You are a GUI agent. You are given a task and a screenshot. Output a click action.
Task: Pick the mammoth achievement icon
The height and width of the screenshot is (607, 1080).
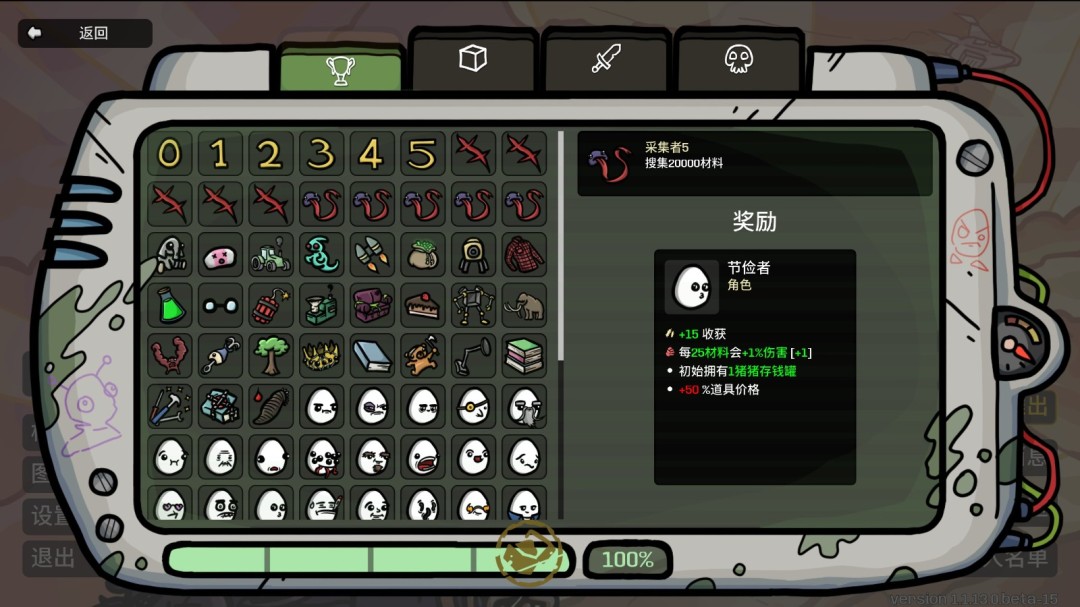pos(524,305)
